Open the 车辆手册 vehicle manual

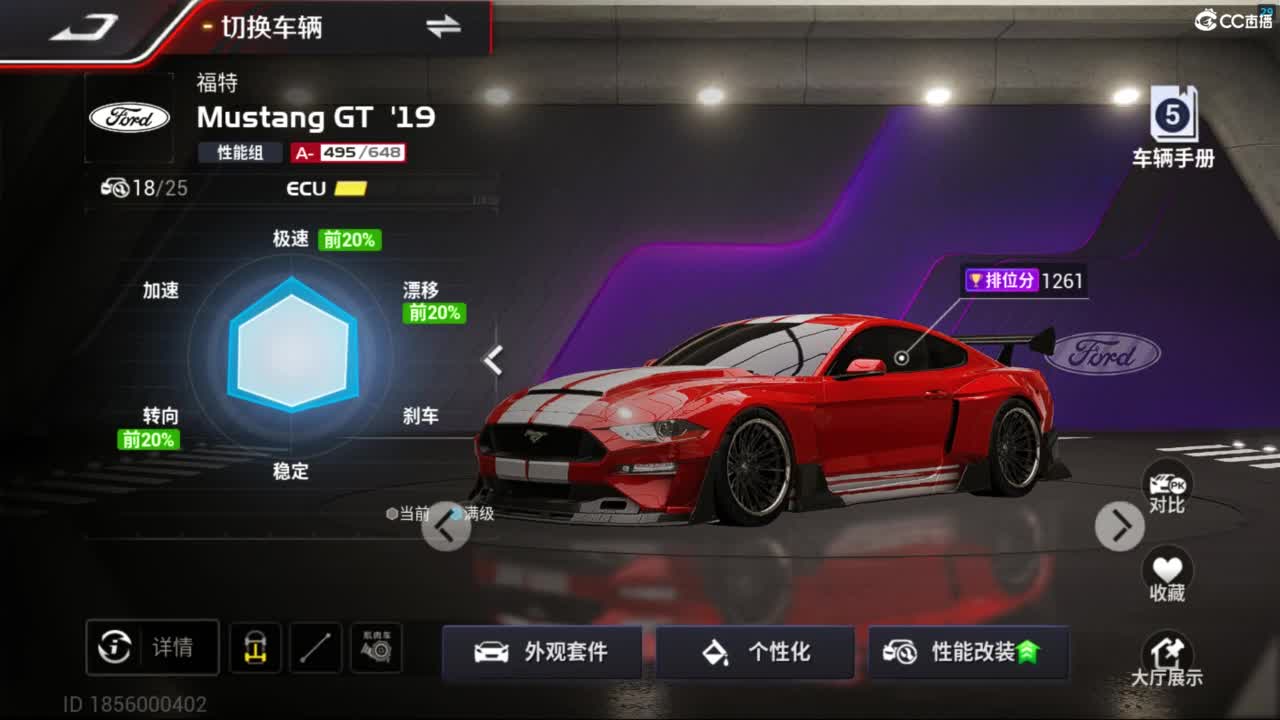click(1172, 118)
